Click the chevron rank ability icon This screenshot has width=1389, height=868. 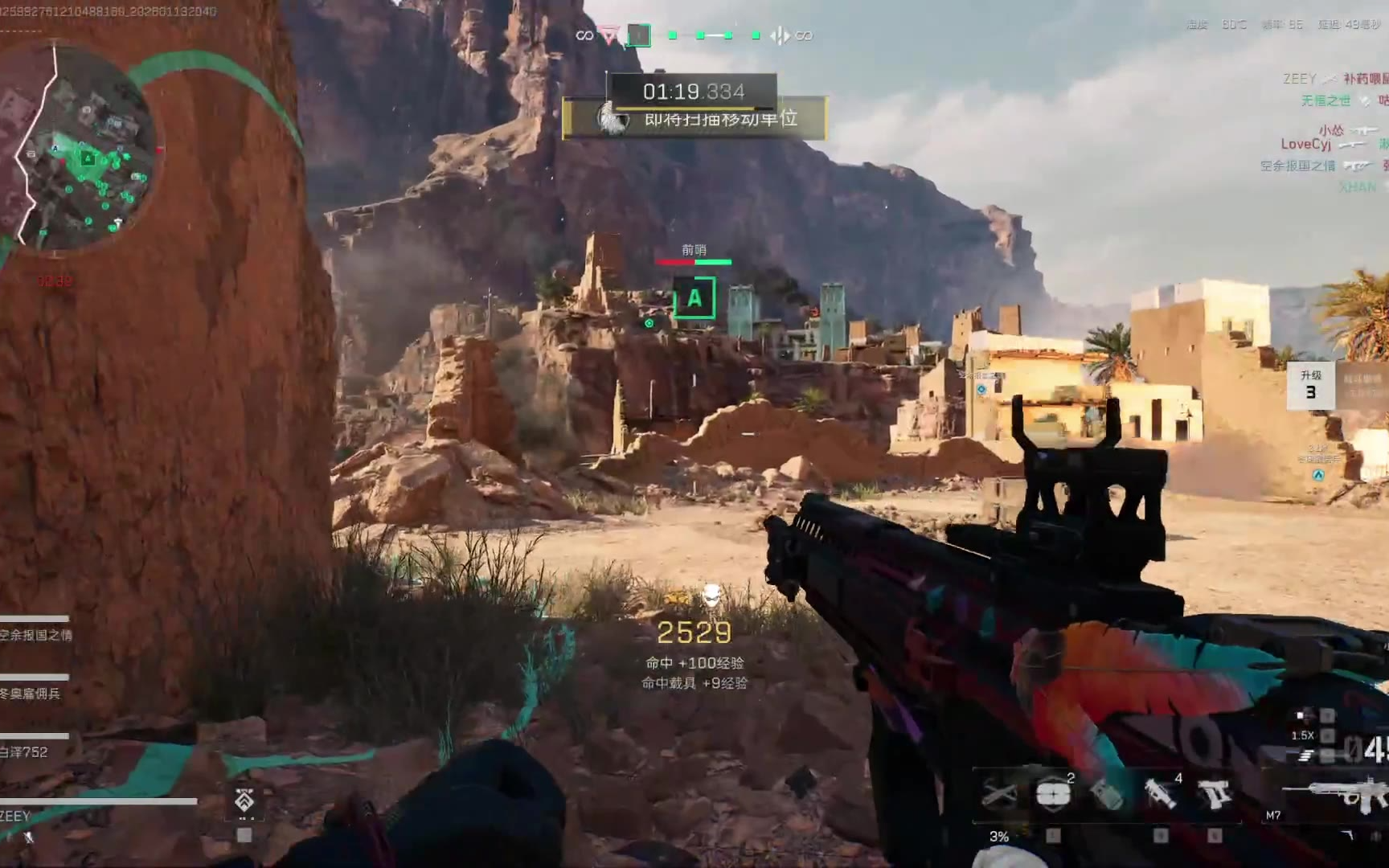click(244, 800)
